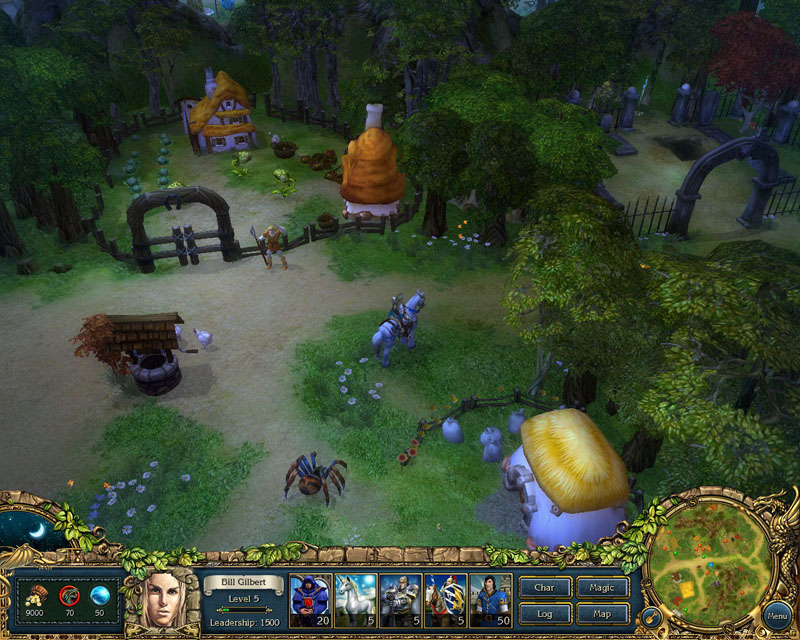800x640 pixels.
Task: Click the moon day-night indicator
Action: pos(33,528)
